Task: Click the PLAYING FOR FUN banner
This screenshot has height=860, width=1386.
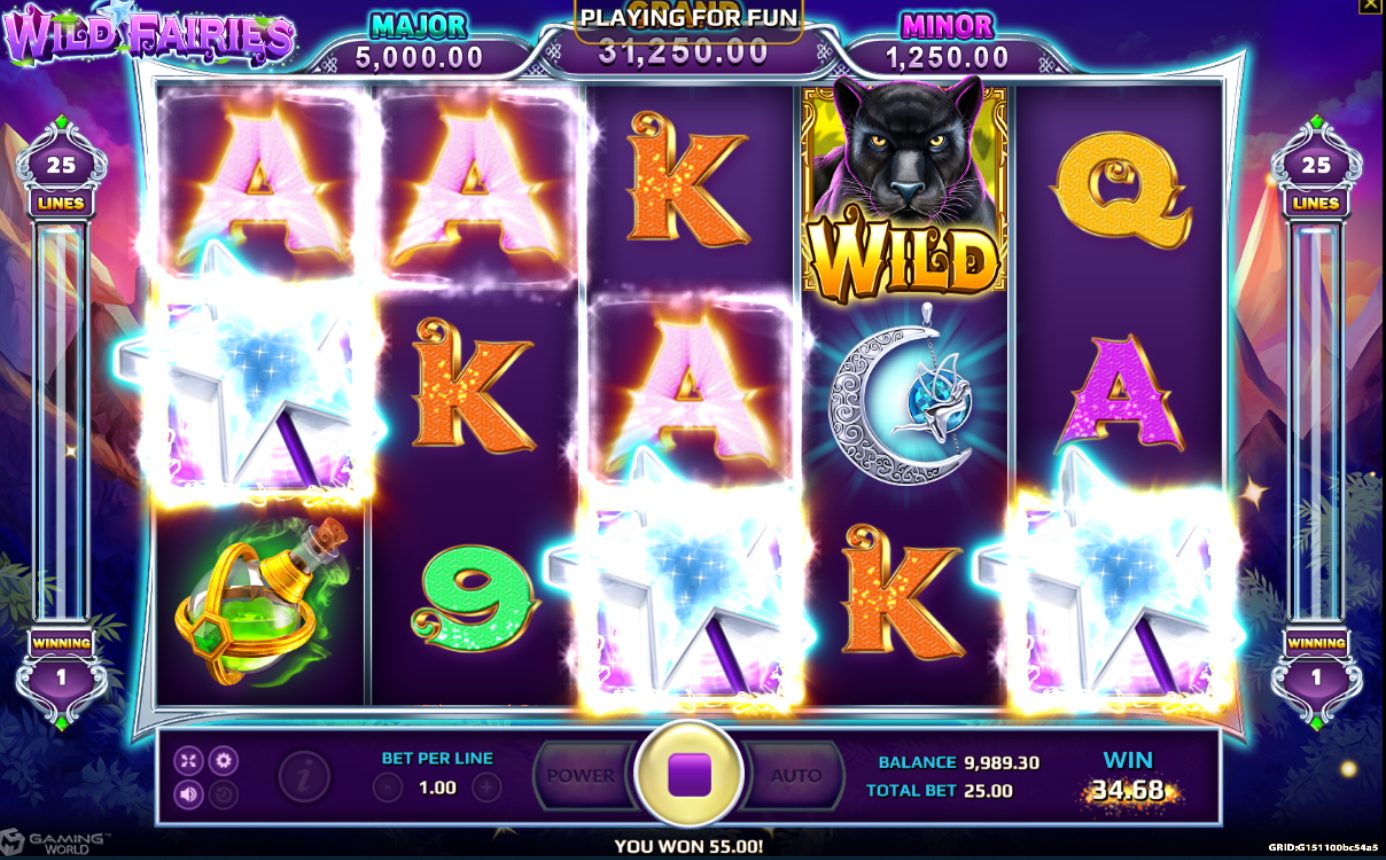Action: (x=690, y=17)
